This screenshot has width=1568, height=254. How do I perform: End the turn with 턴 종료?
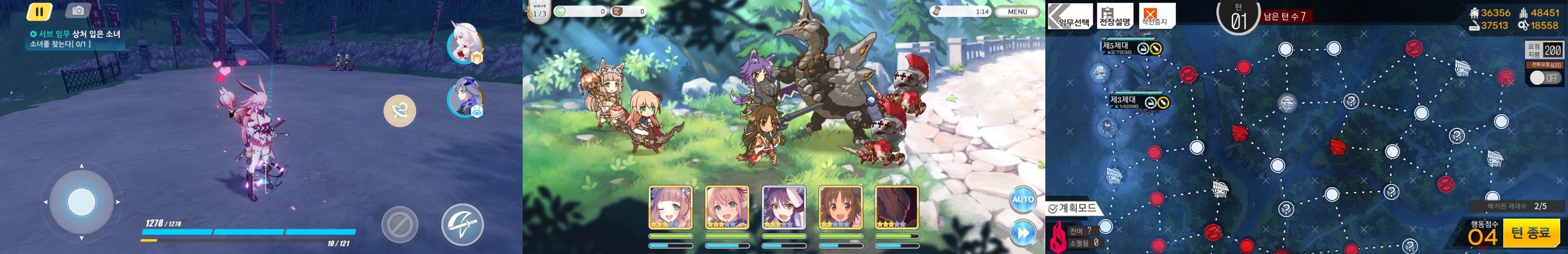(x=1530, y=233)
